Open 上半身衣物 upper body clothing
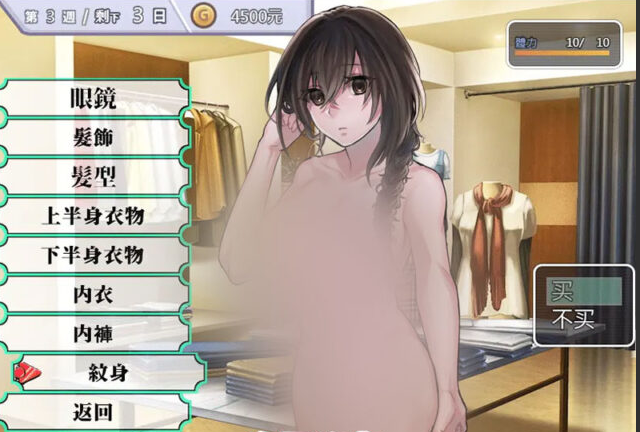The height and width of the screenshot is (432, 640). pyautogui.click(x=93, y=215)
